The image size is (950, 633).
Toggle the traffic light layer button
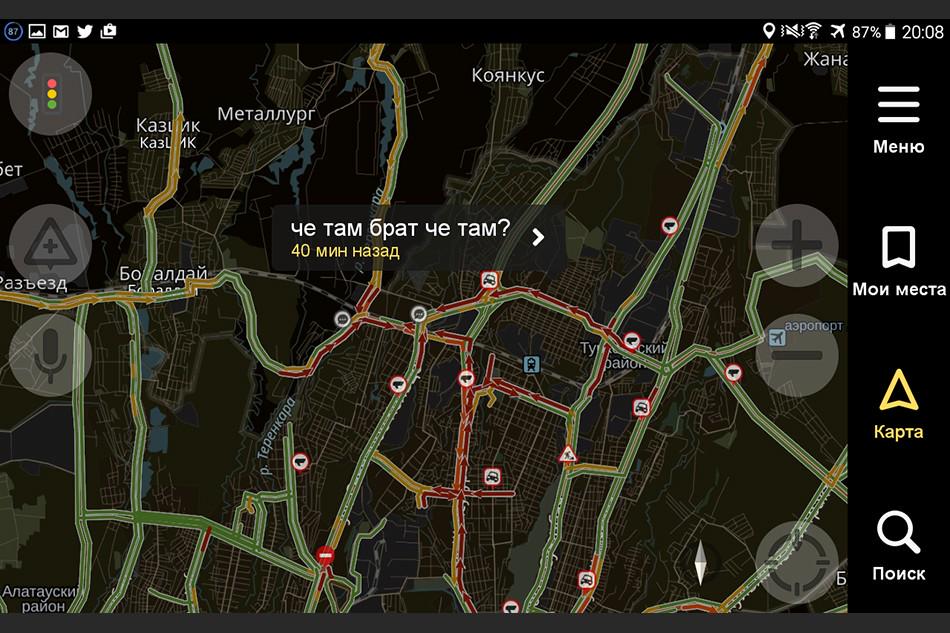[50, 93]
